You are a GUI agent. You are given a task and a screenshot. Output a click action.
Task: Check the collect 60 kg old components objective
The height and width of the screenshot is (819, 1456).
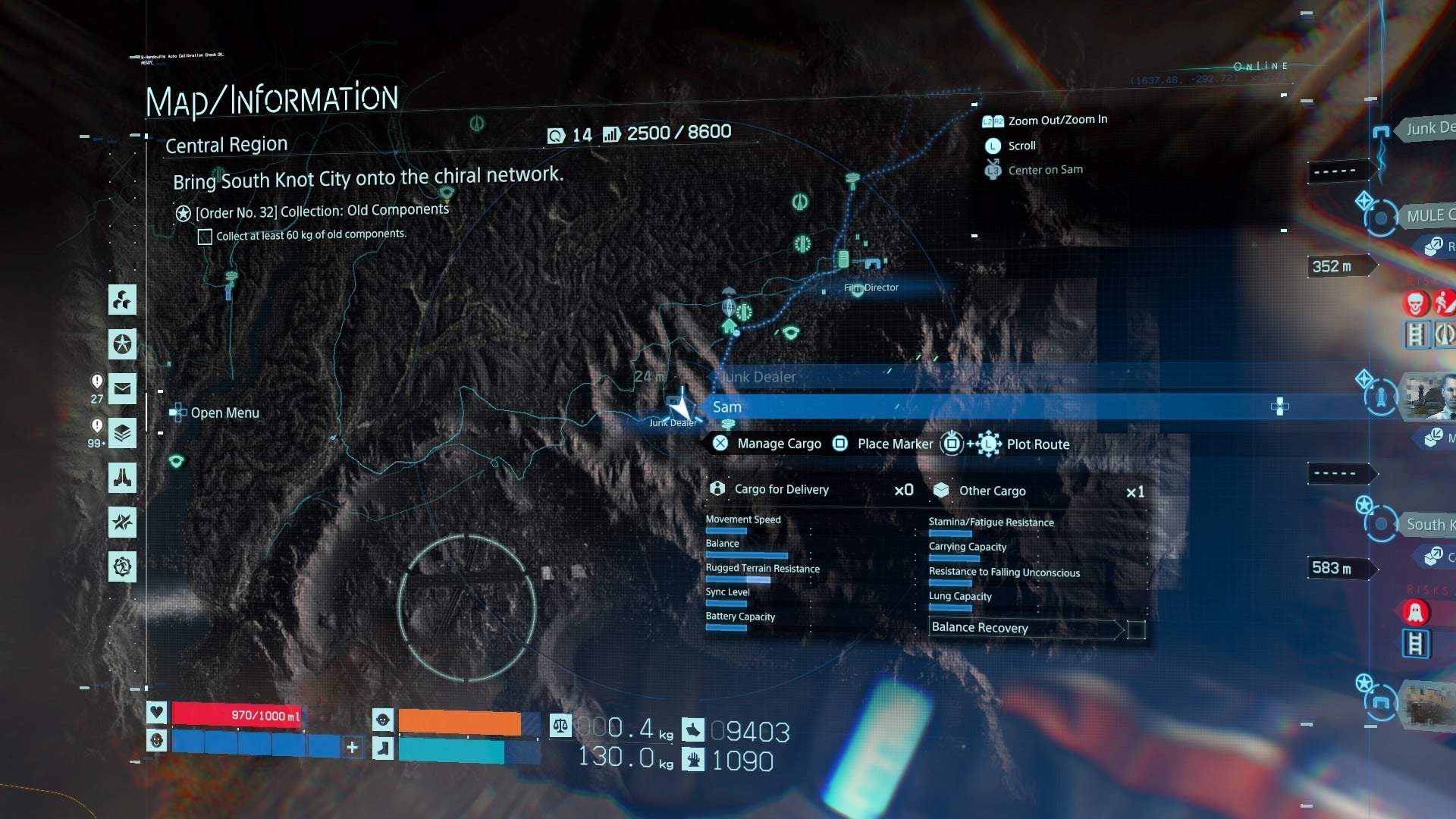[205, 237]
